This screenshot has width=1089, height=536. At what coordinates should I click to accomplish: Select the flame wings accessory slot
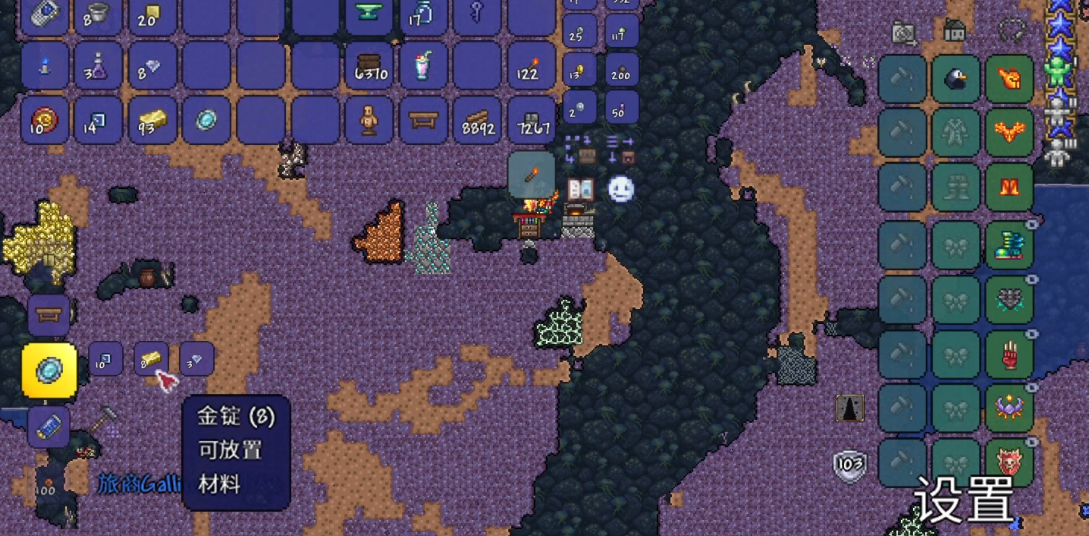pos(1009,133)
